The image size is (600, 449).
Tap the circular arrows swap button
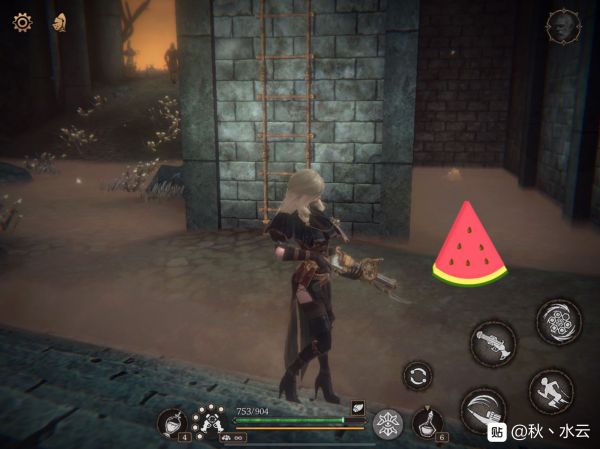(417, 376)
